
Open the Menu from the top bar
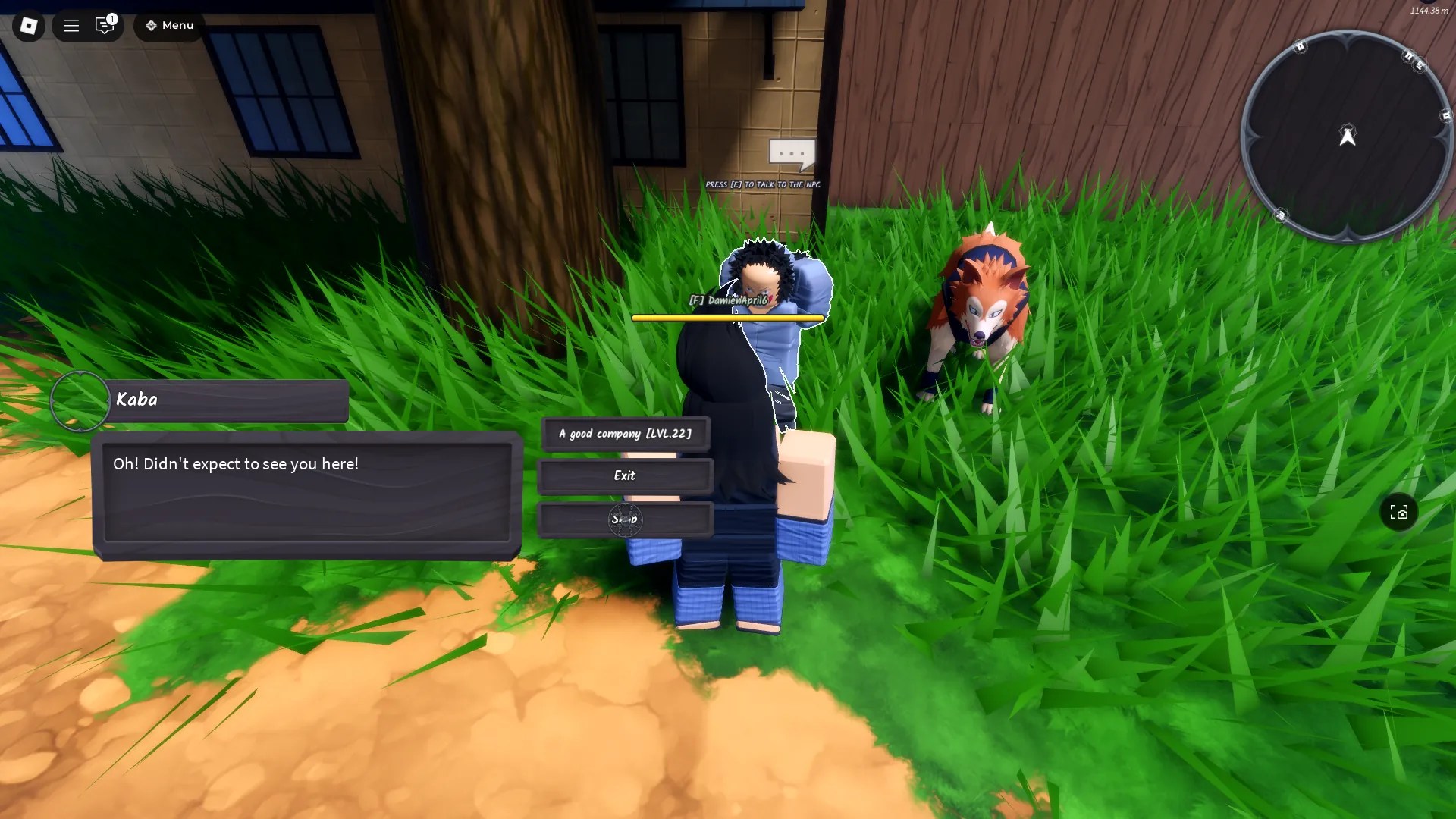177,25
